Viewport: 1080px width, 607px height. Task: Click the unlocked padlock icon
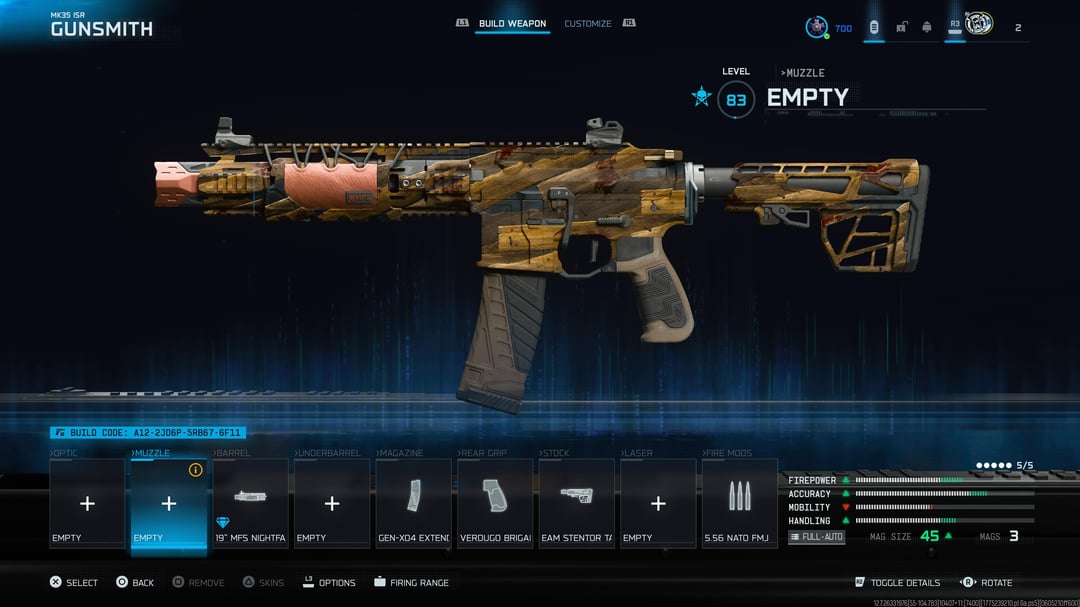pos(901,27)
